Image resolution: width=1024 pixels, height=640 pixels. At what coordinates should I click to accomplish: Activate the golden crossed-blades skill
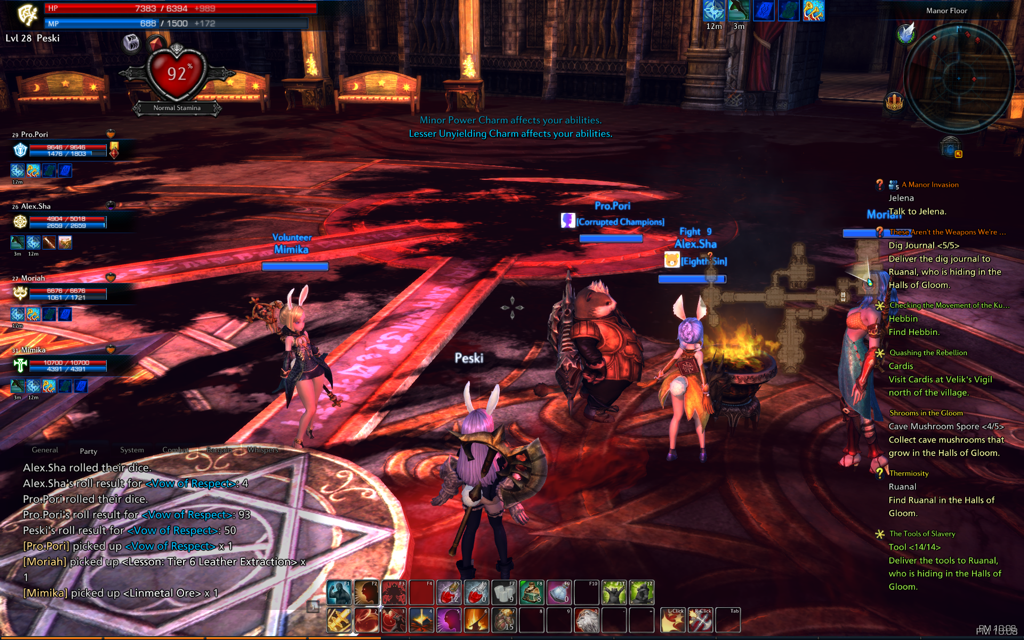pos(339,620)
